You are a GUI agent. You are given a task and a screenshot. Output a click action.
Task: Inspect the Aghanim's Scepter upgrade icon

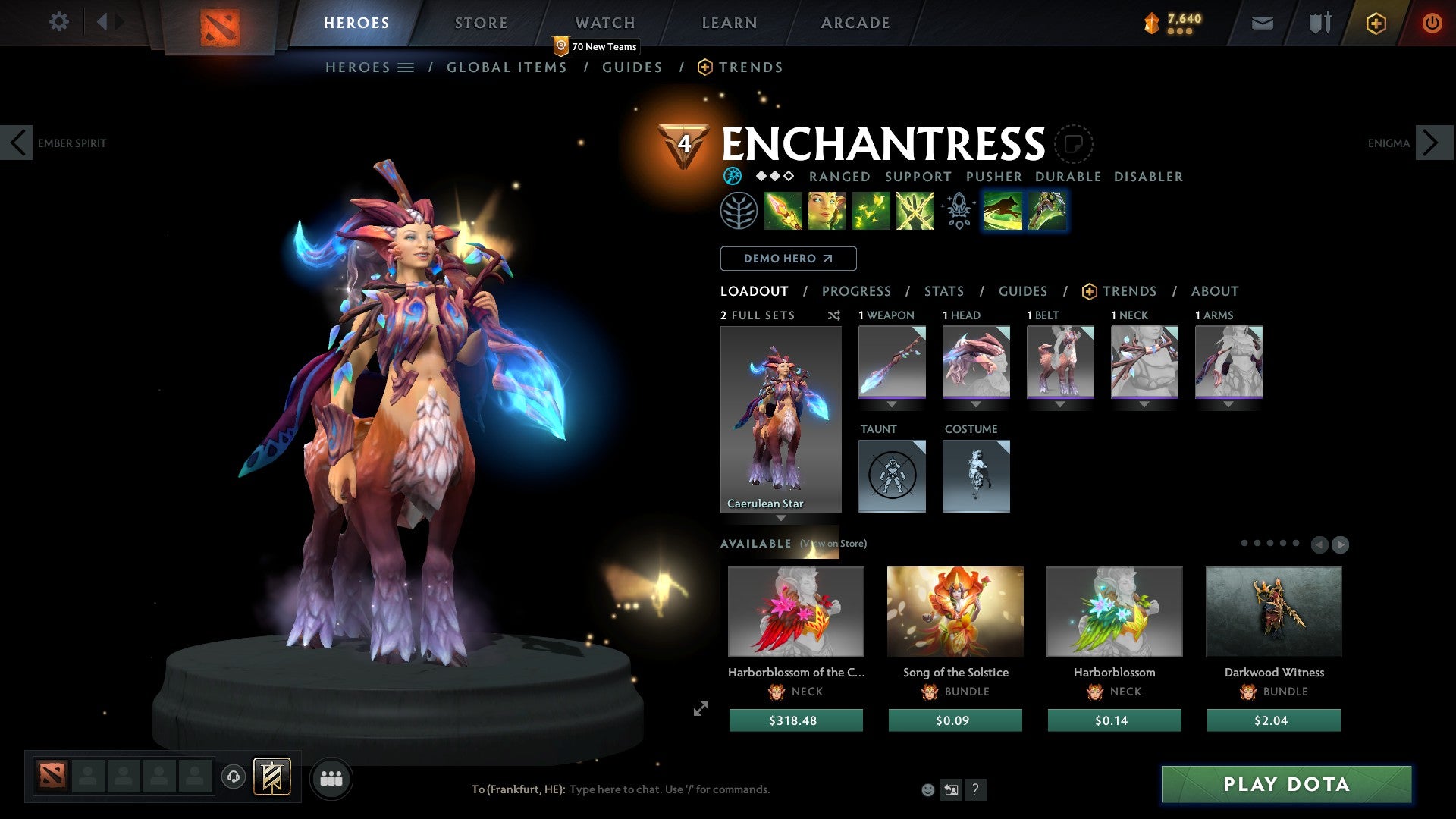coord(957,212)
